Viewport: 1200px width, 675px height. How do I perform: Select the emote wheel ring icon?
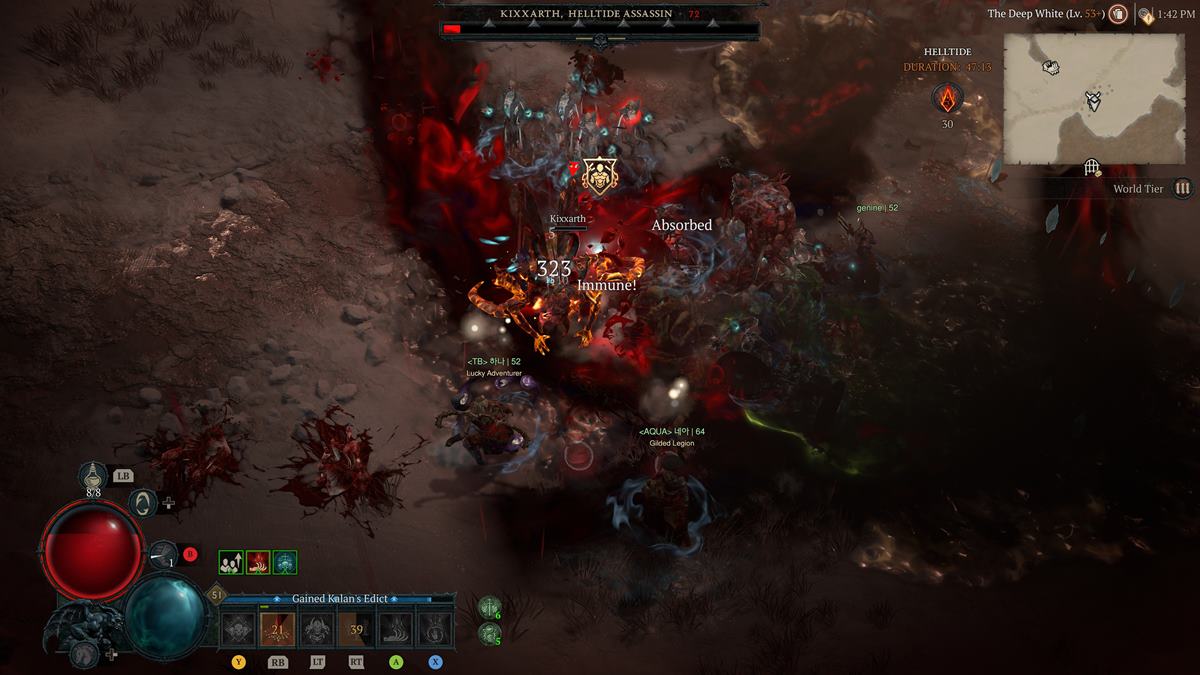pyautogui.click(x=143, y=501)
